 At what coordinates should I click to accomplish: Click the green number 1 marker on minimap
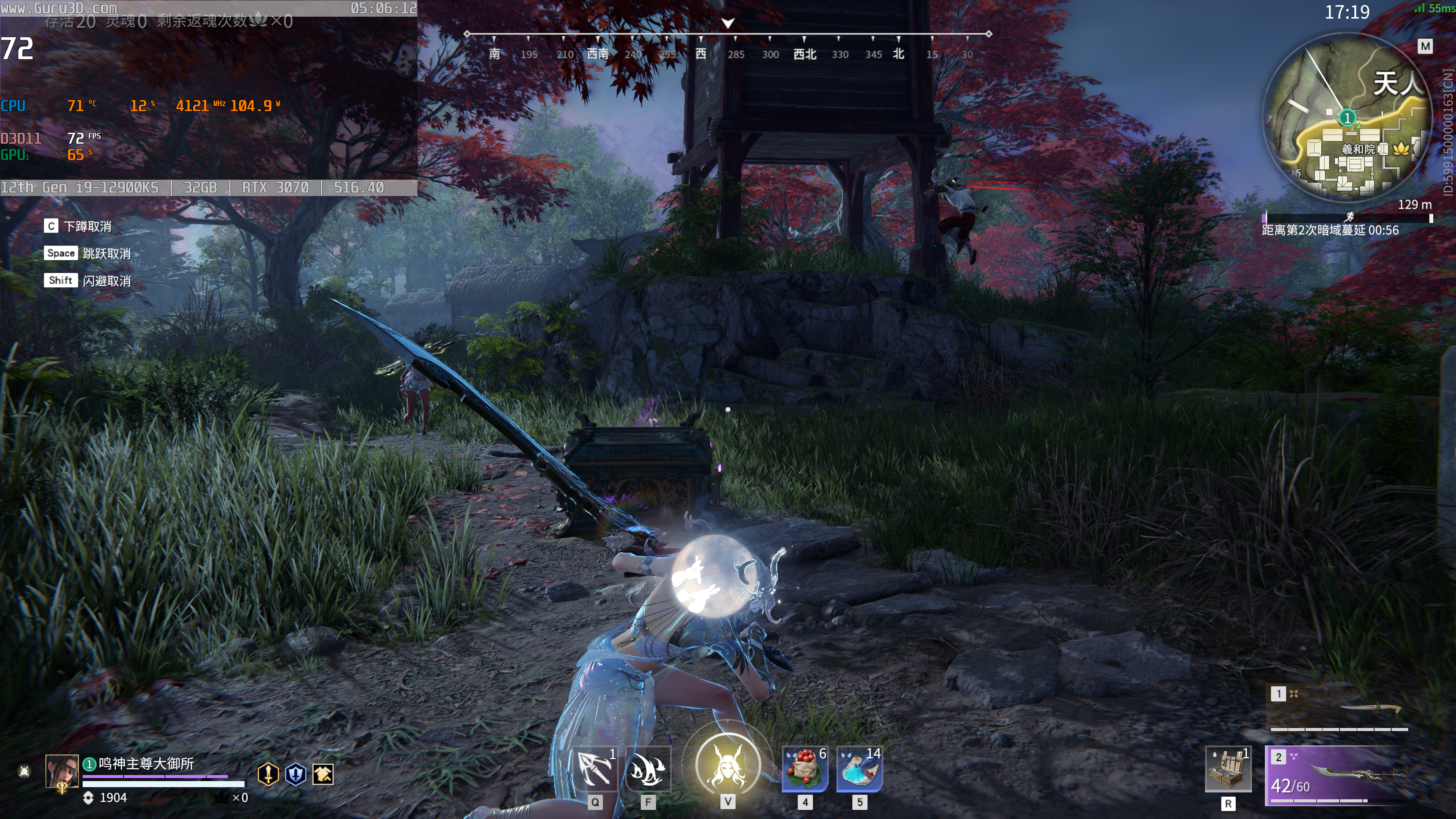click(x=1348, y=118)
